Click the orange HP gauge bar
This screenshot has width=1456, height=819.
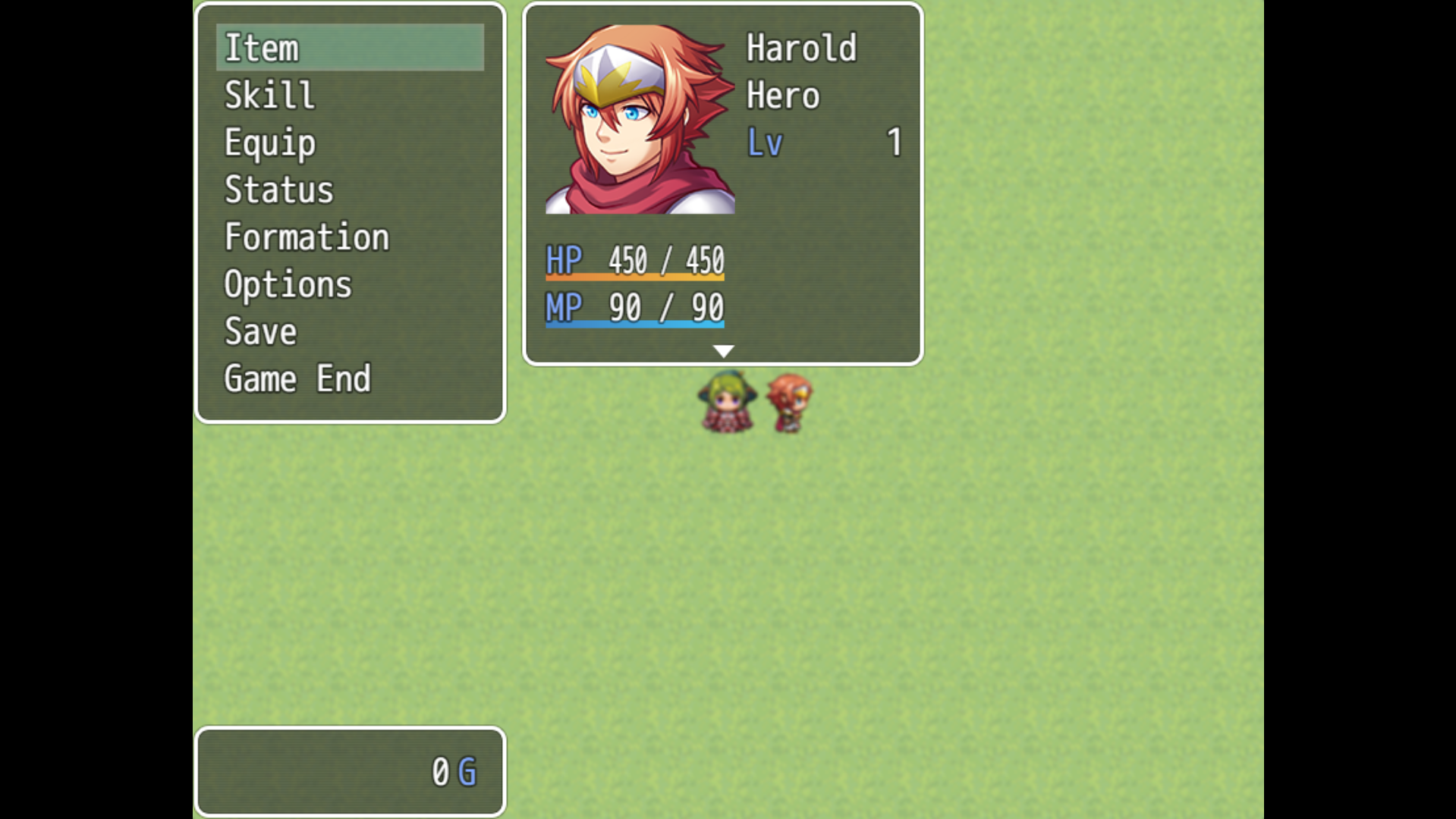[x=635, y=278]
